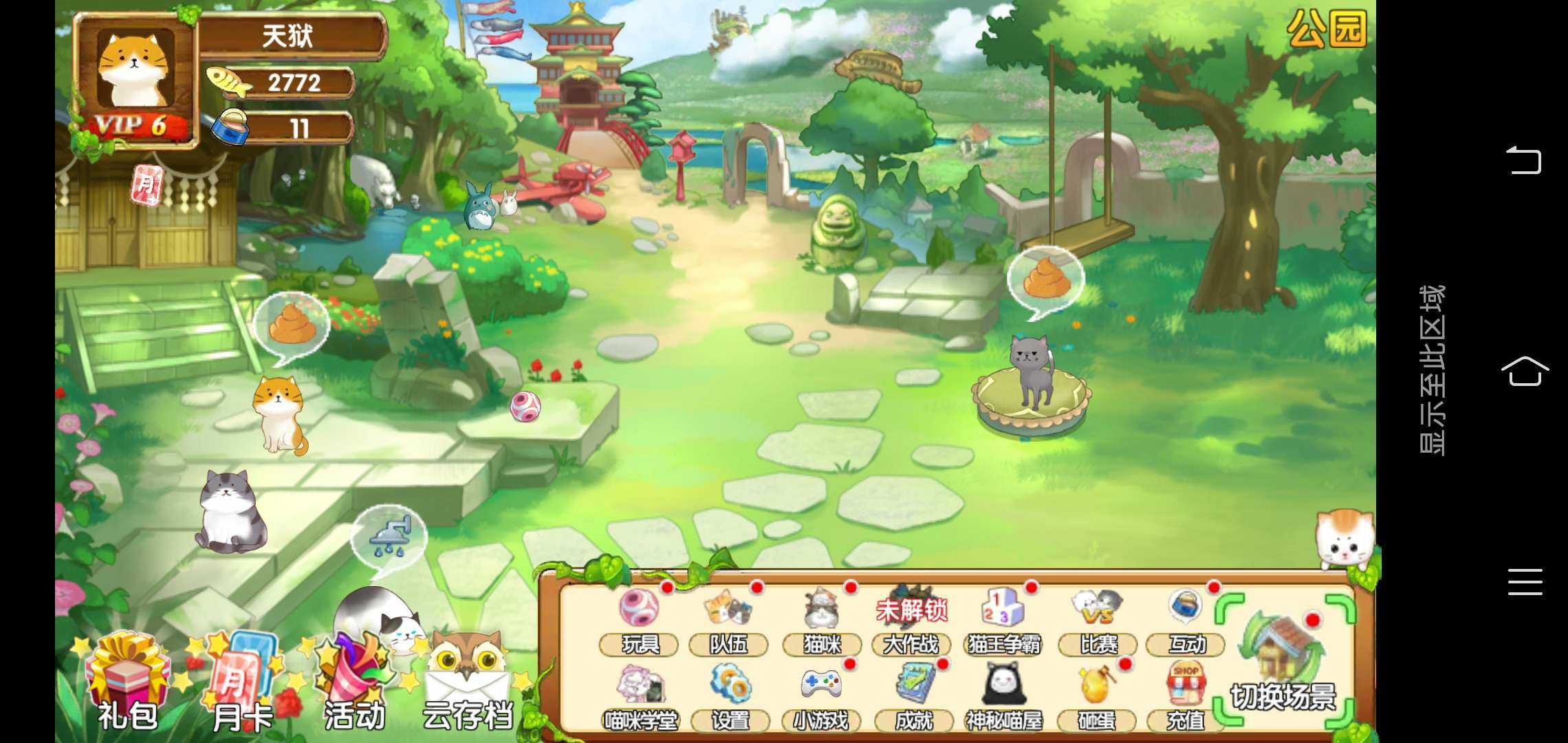
Task: Open the 设置 settings gear
Action: coord(730,696)
